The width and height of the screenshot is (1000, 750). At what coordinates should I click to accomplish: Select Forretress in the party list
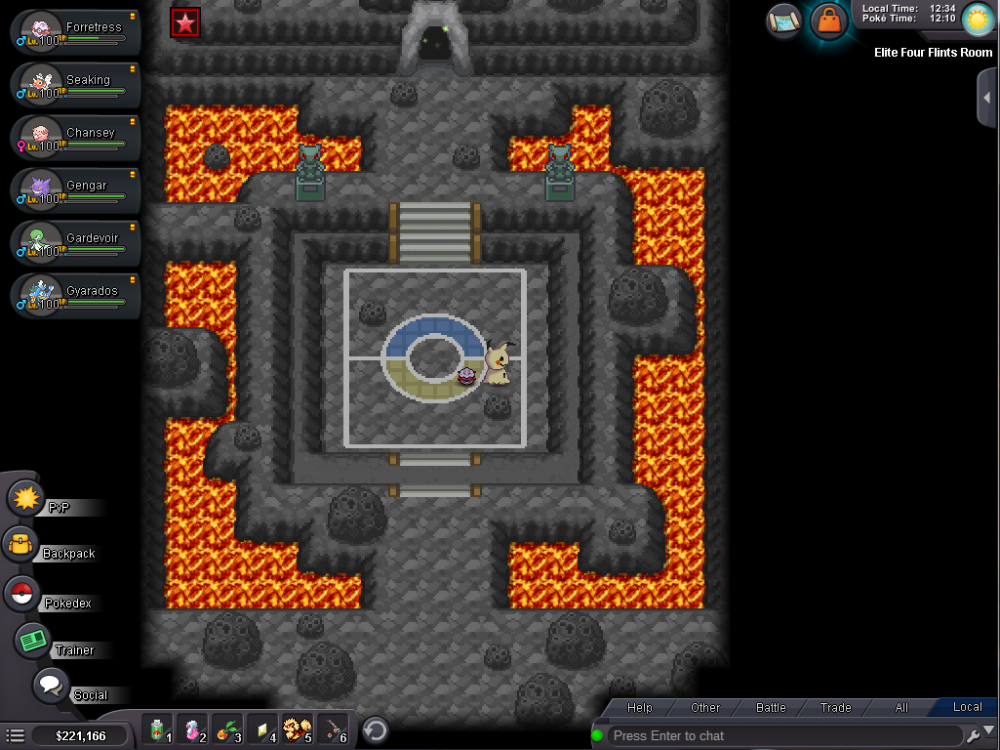pyautogui.click(x=75, y=32)
